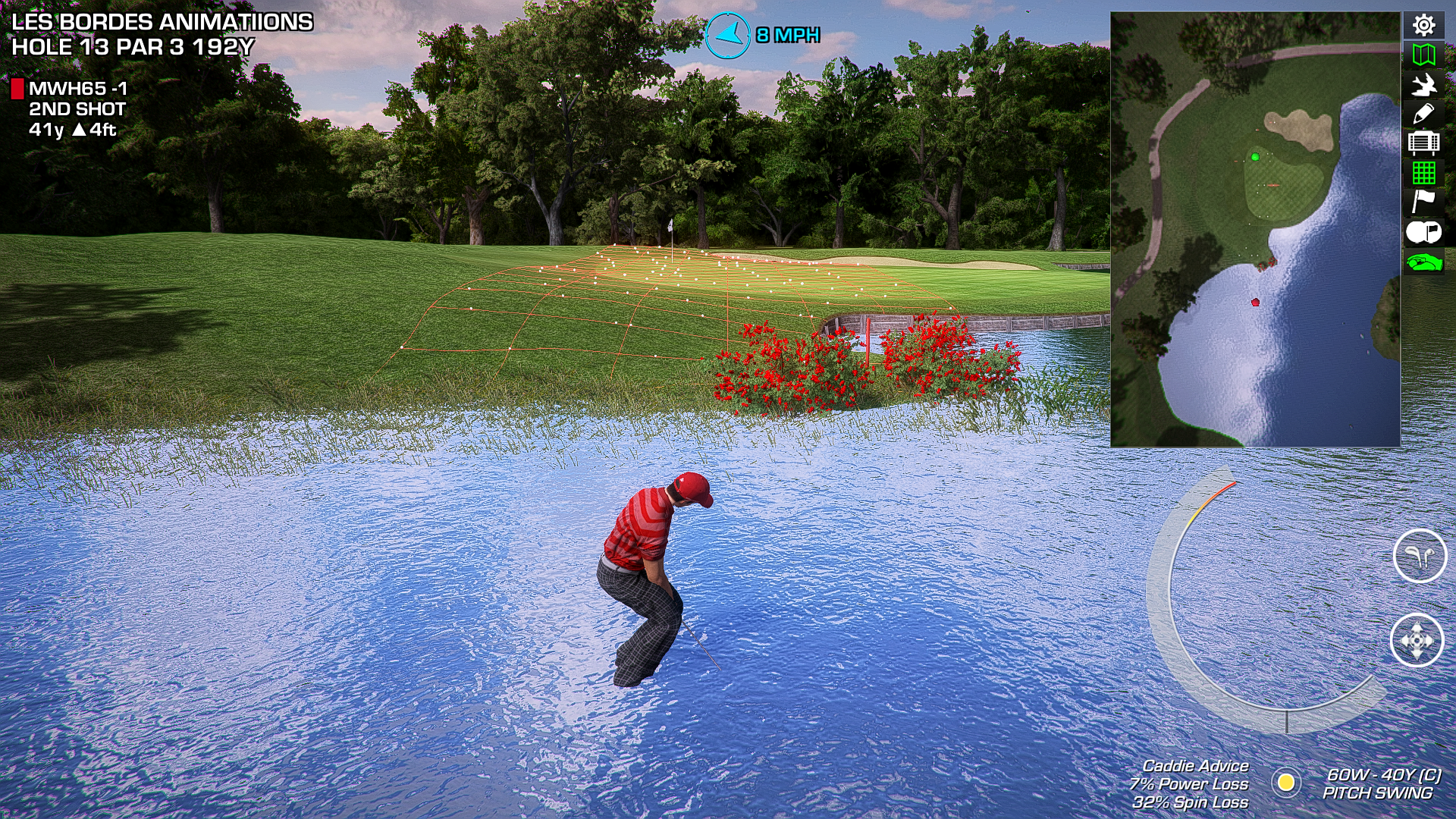Select the yellow ball spin indicator
1456x819 pixels.
[1286, 782]
